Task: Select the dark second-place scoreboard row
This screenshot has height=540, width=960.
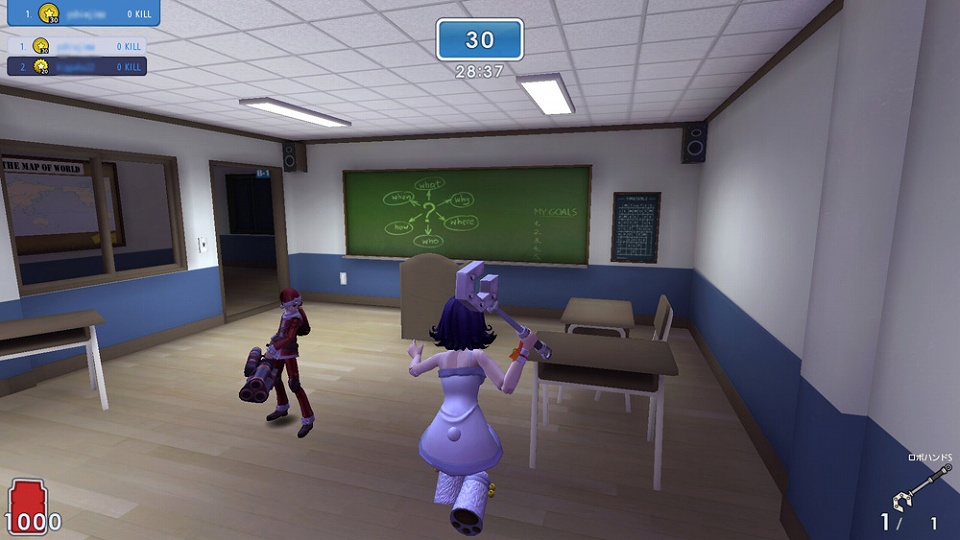Action: pyautogui.click(x=78, y=67)
